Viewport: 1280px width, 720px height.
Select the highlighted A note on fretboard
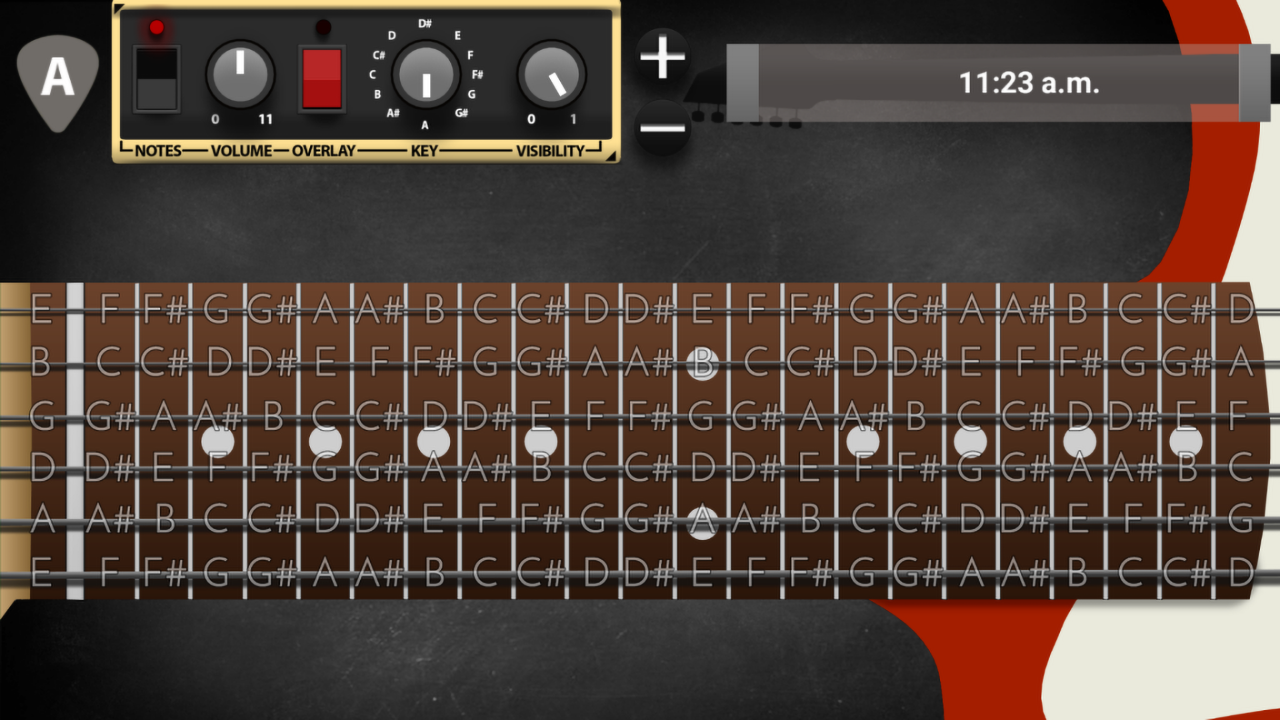tap(703, 521)
